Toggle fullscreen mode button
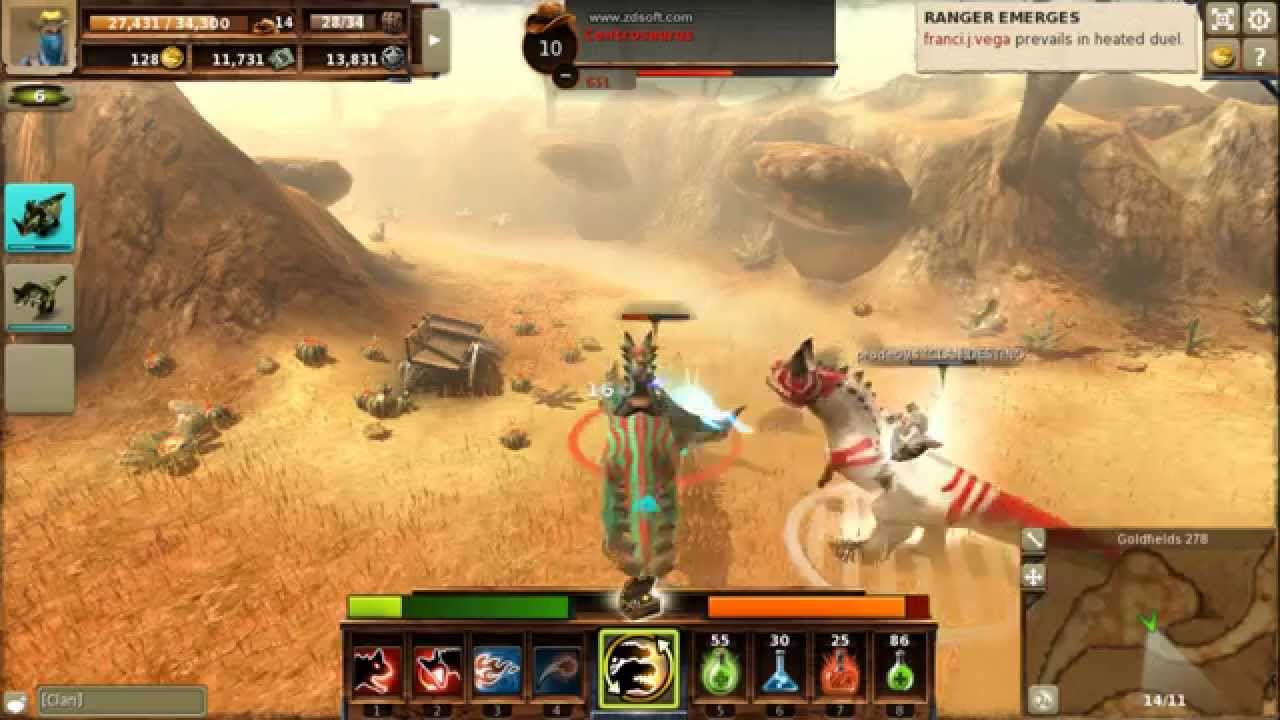This screenshot has width=1280, height=720. pos(1222,19)
